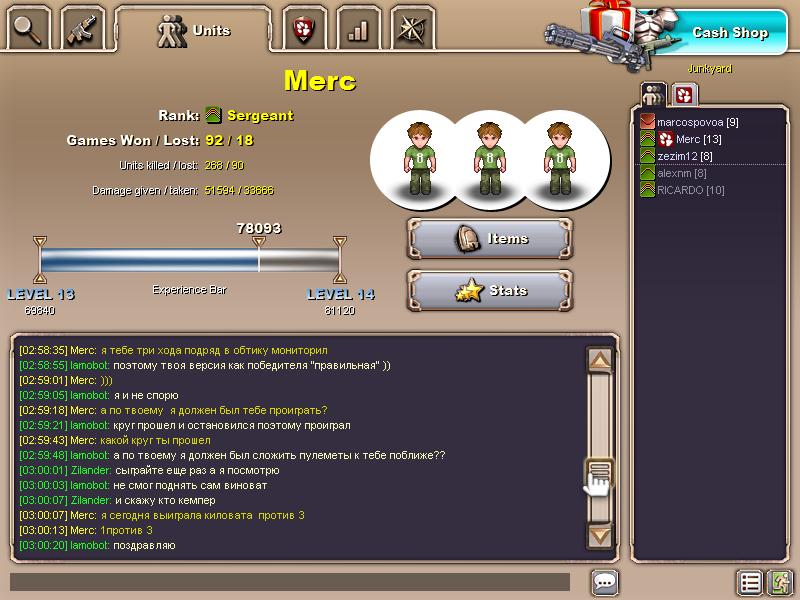
Task: Exit via the running man icon
Action: tap(780, 582)
